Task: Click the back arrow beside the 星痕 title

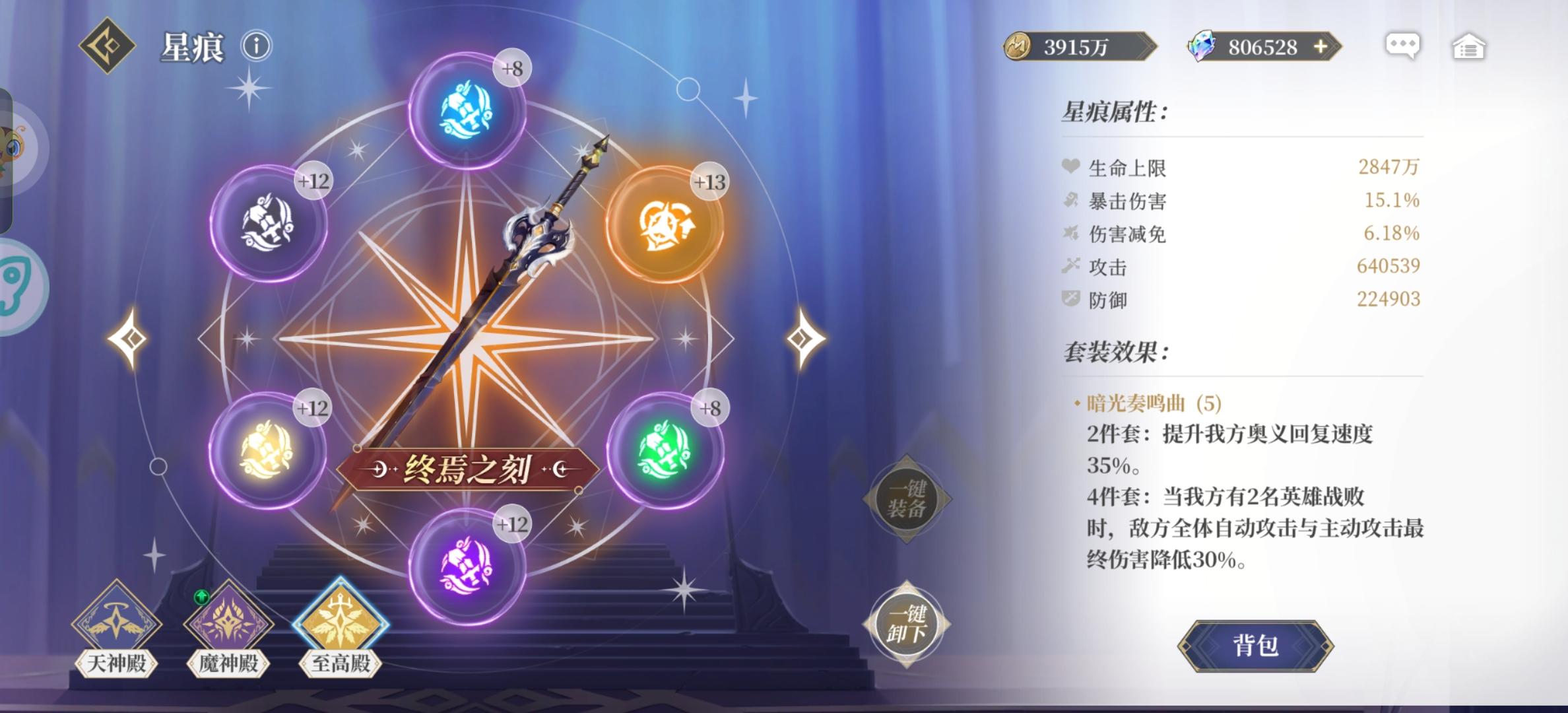Action: pos(107,45)
